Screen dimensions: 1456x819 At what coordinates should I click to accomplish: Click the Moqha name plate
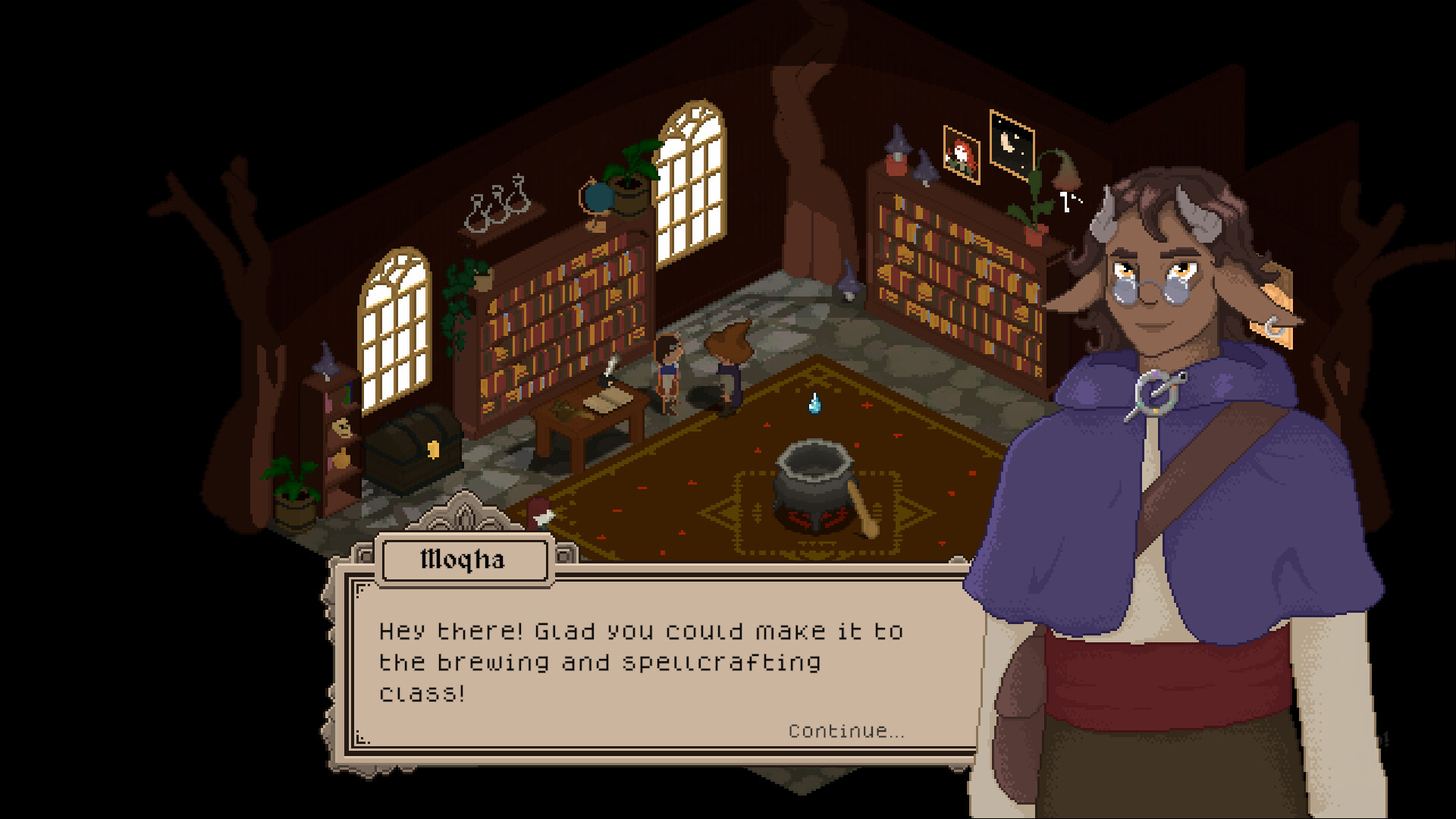click(464, 560)
